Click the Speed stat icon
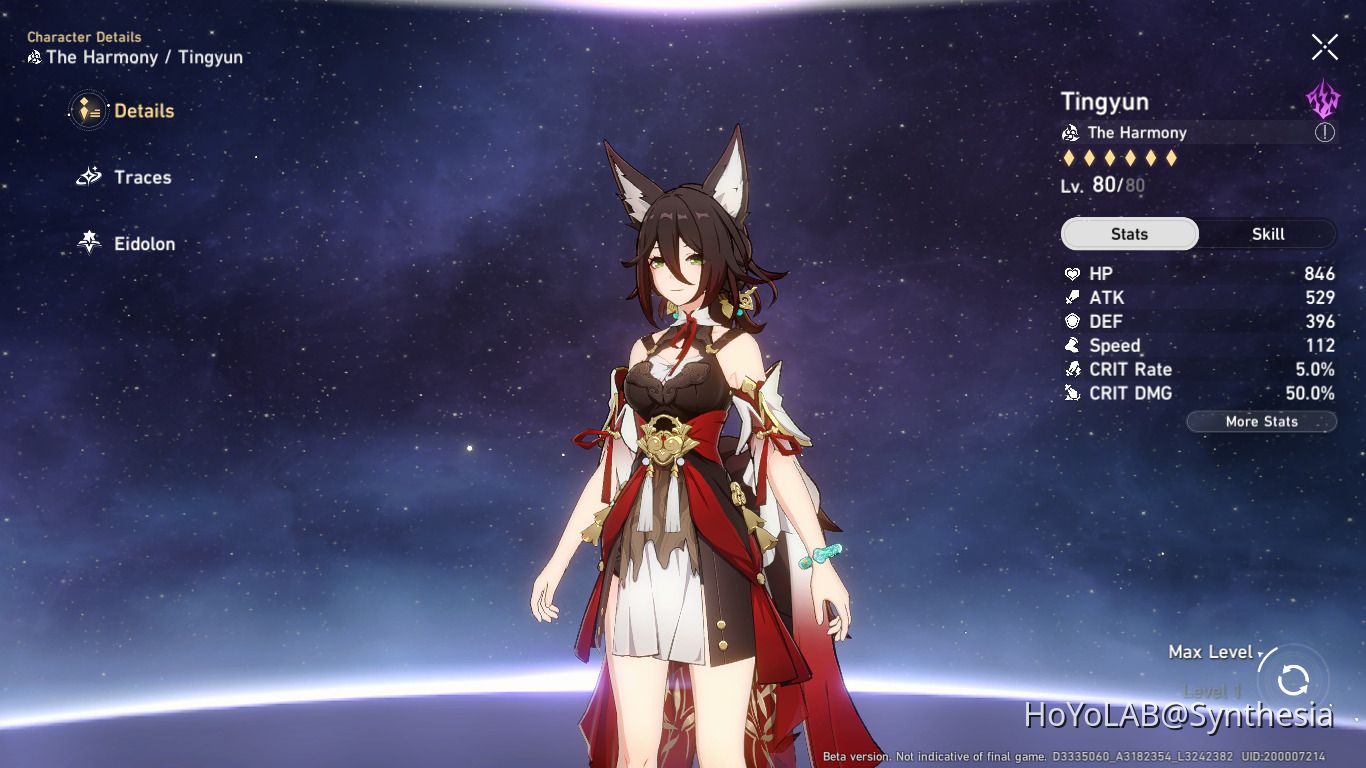 pyautogui.click(x=1073, y=345)
